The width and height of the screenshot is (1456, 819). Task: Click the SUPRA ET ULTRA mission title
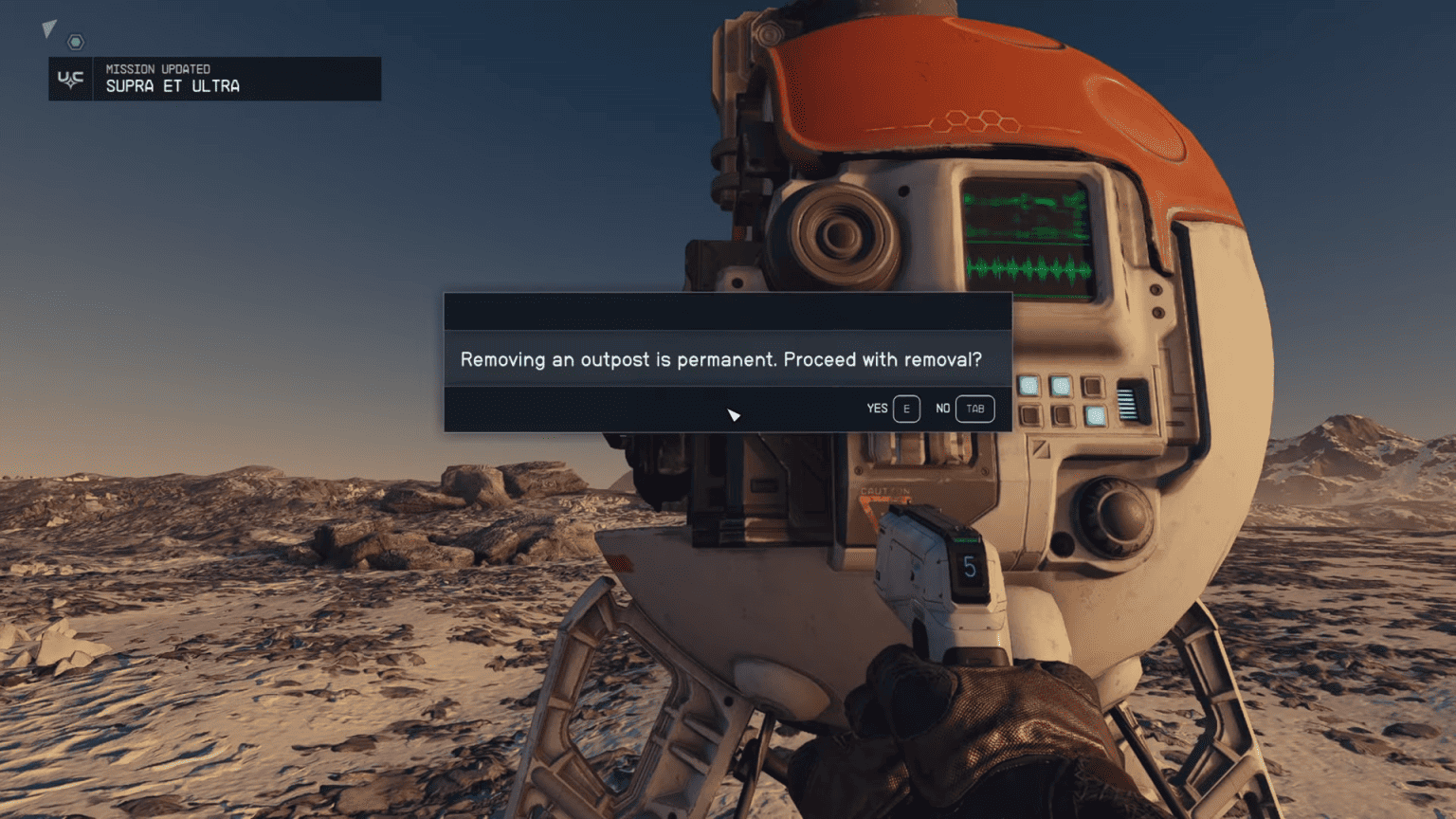pyautogui.click(x=173, y=86)
